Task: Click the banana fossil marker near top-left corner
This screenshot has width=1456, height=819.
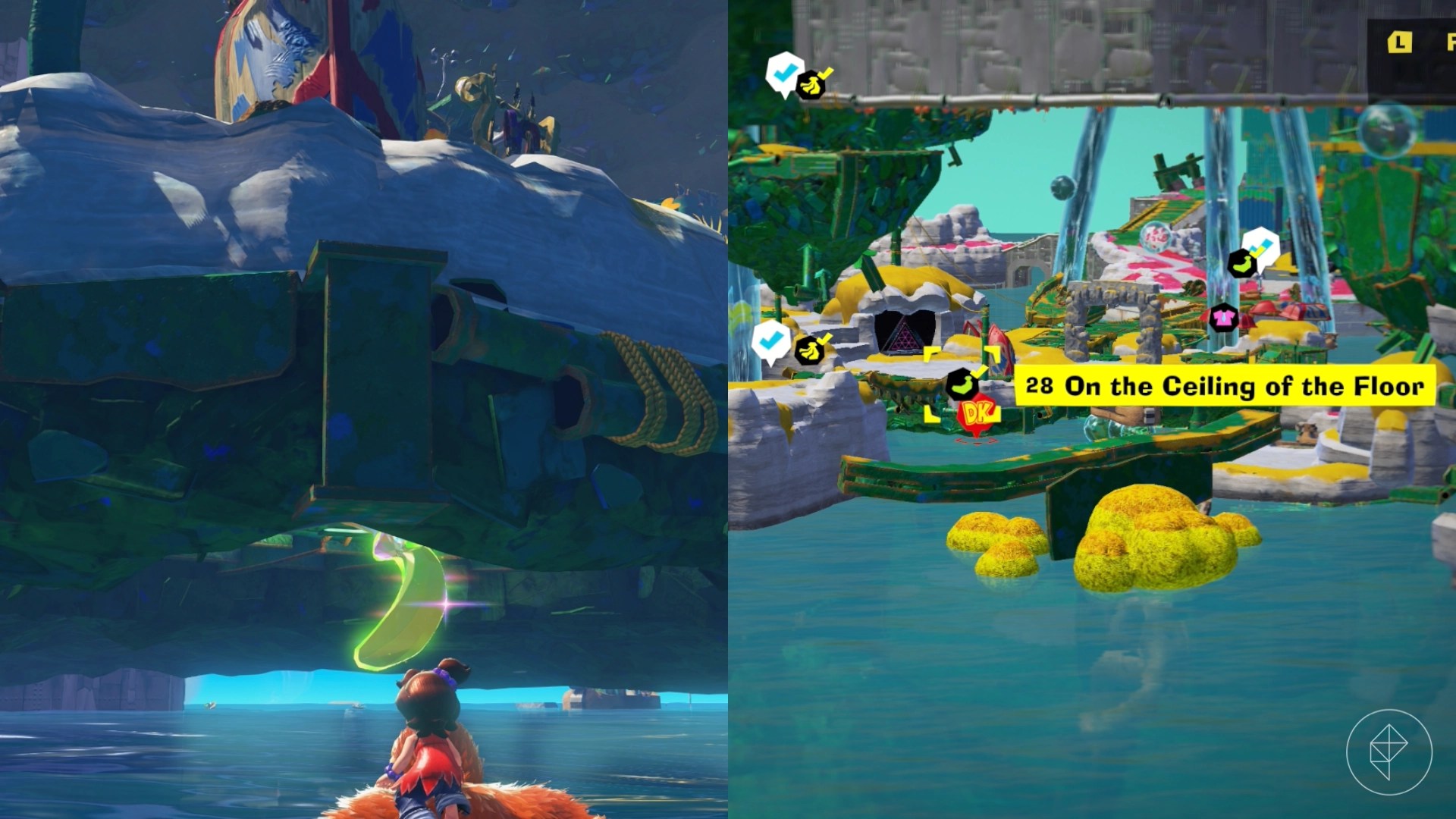Action: pos(810,83)
